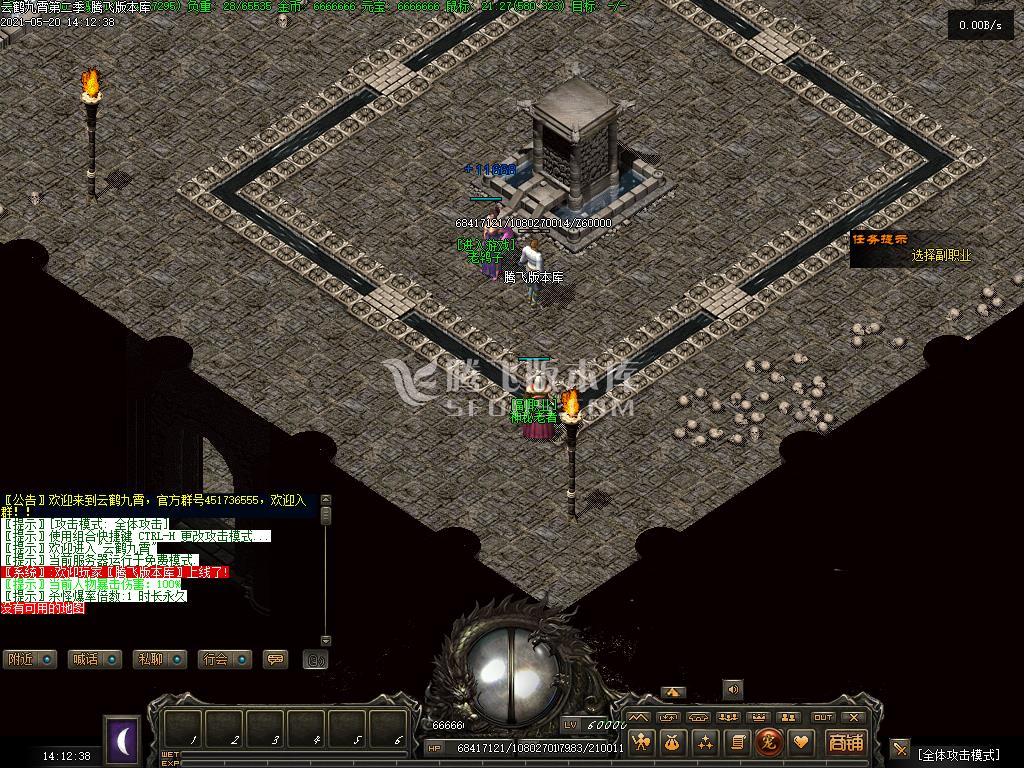Viewport: 1024px width, 768px height.
Task: Open the skills panel with sparkle icon
Action: pos(705,742)
